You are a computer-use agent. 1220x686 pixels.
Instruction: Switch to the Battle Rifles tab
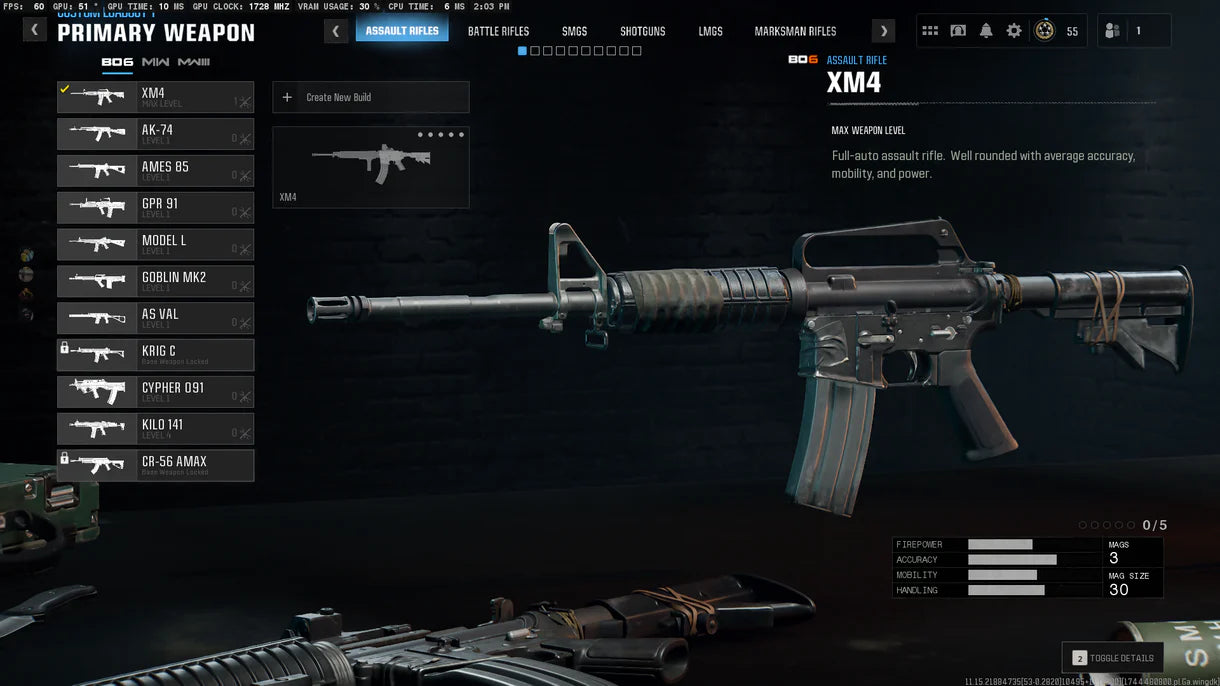tap(498, 31)
